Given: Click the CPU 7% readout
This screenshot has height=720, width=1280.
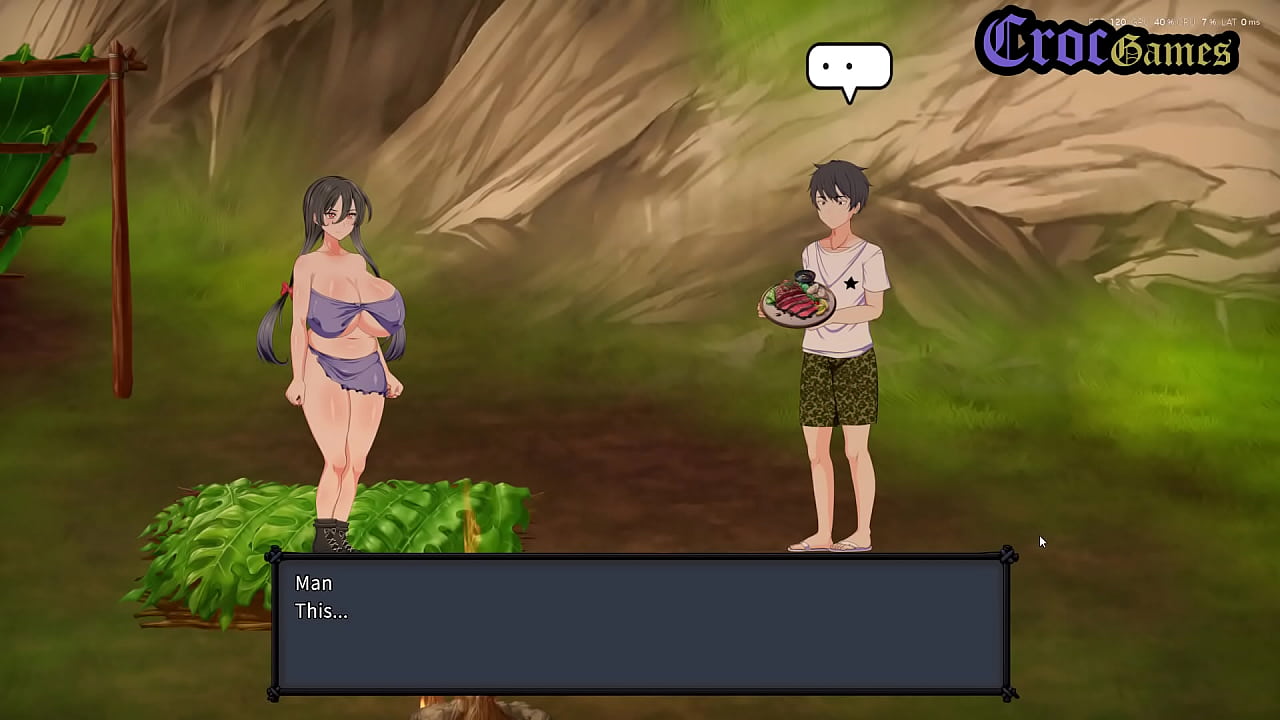Looking at the screenshot, I should click(1200, 21).
